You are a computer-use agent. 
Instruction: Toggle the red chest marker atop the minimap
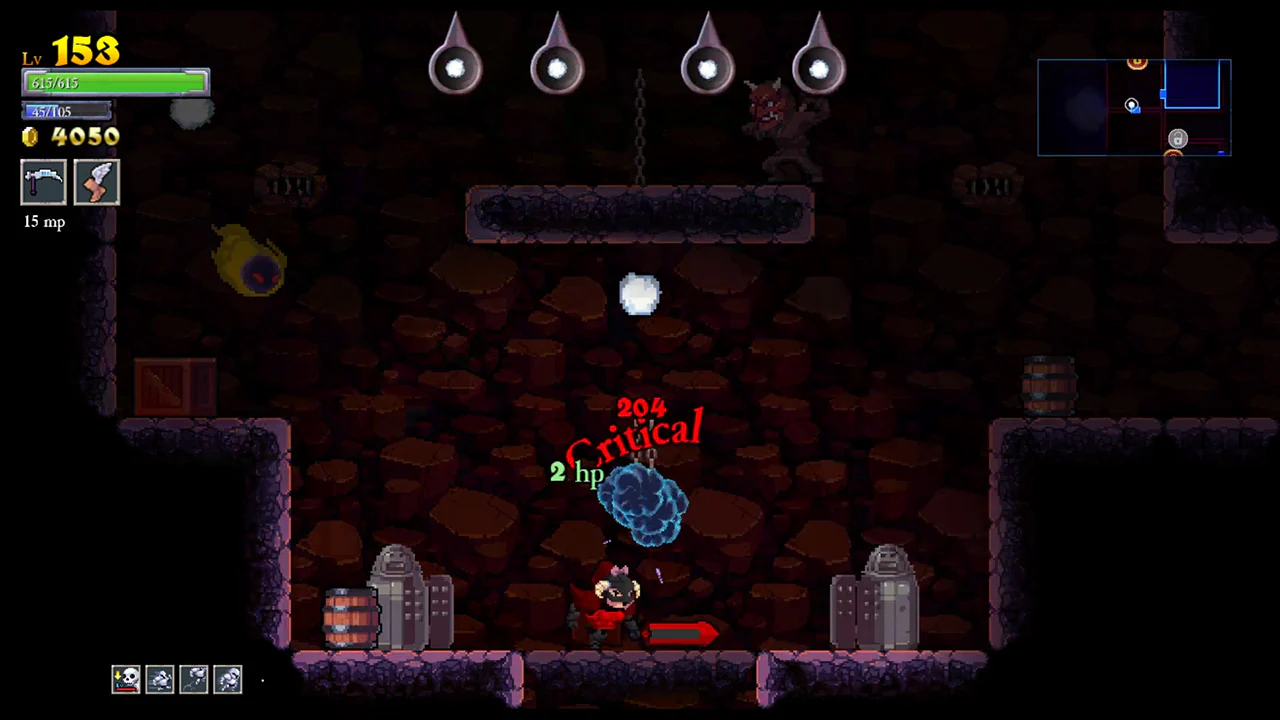(1137, 61)
